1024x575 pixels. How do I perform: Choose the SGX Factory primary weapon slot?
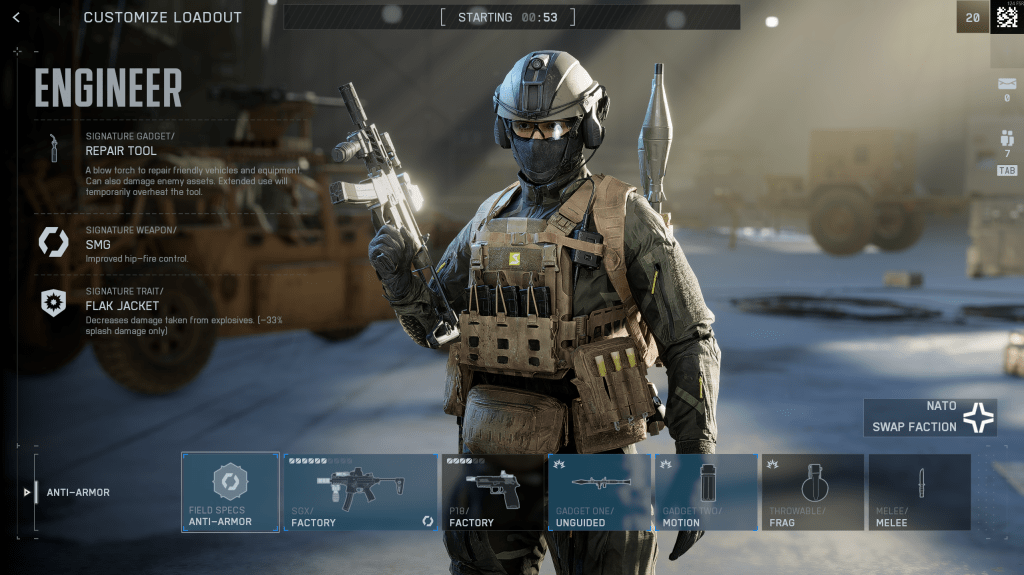(x=360, y=492)
